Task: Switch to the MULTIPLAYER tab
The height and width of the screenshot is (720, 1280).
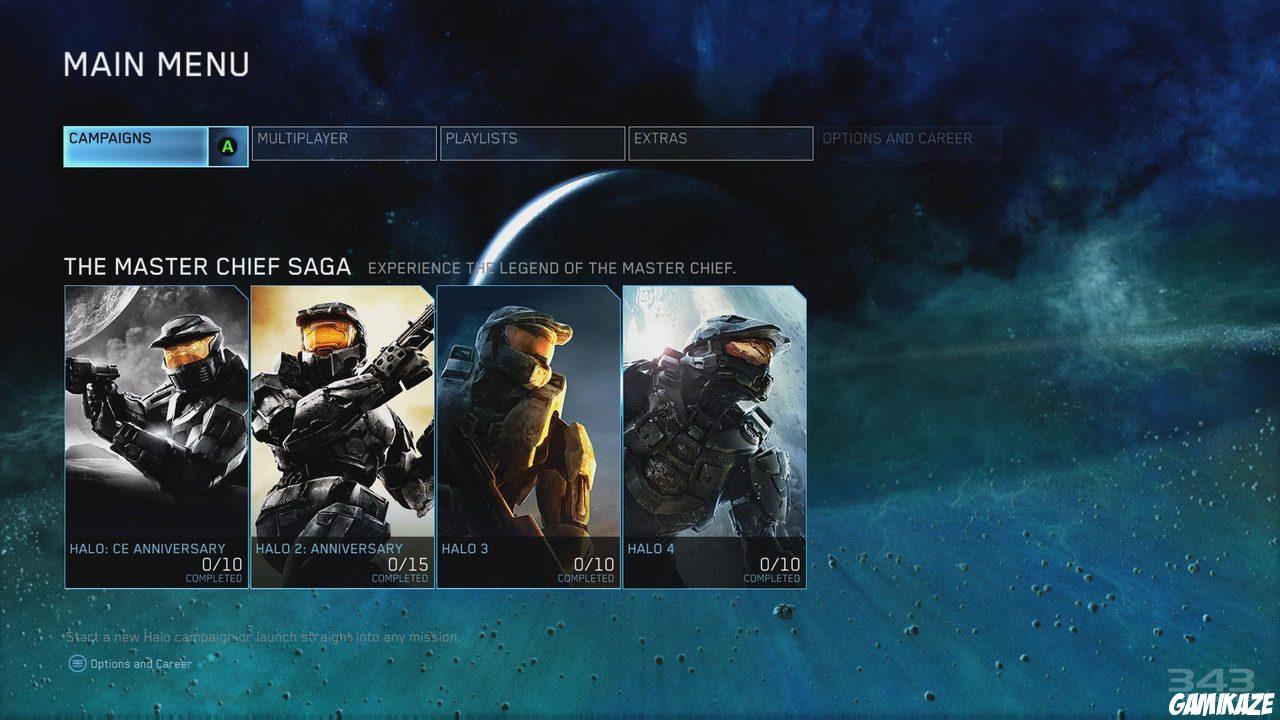Action: [344, 140]
